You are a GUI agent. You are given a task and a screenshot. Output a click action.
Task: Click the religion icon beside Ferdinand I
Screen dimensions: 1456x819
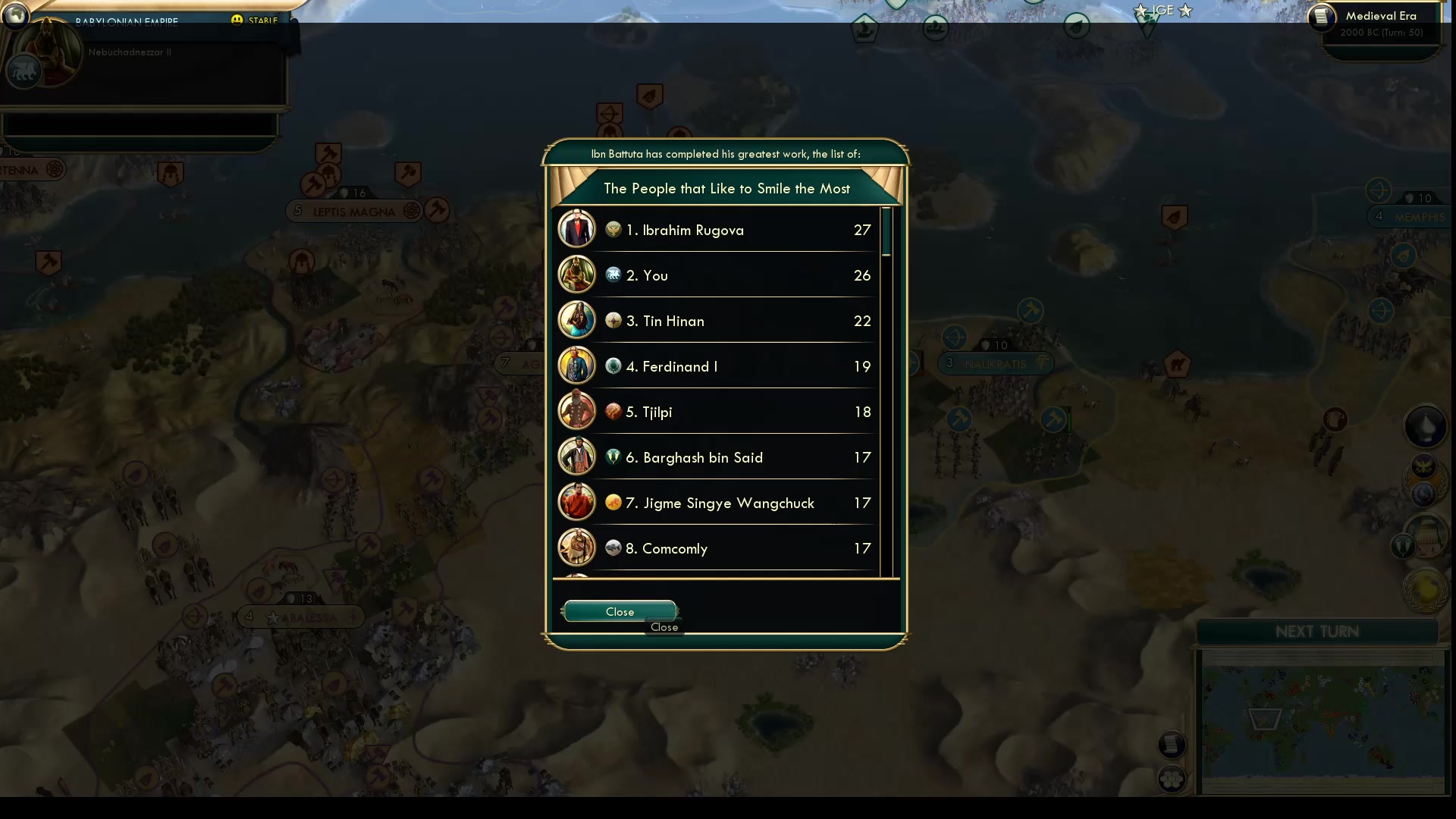point(613,366)
